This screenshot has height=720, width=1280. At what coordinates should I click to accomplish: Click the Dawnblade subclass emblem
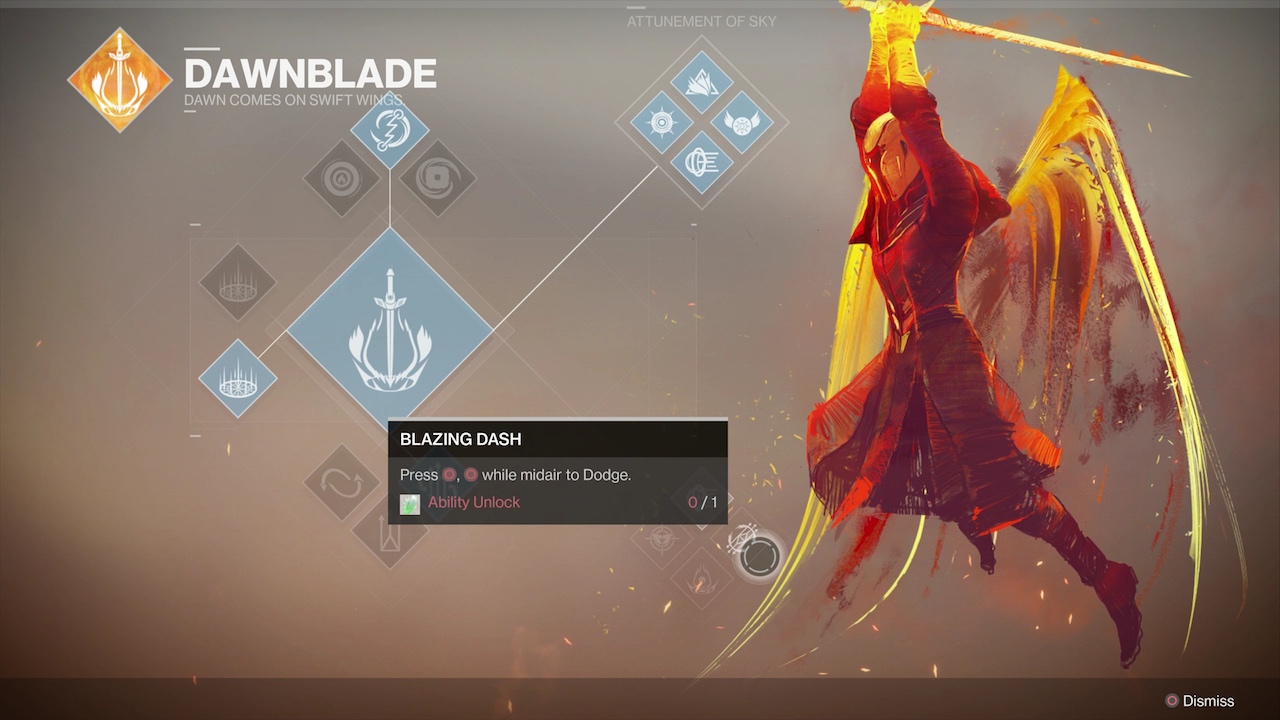(119, 80)
